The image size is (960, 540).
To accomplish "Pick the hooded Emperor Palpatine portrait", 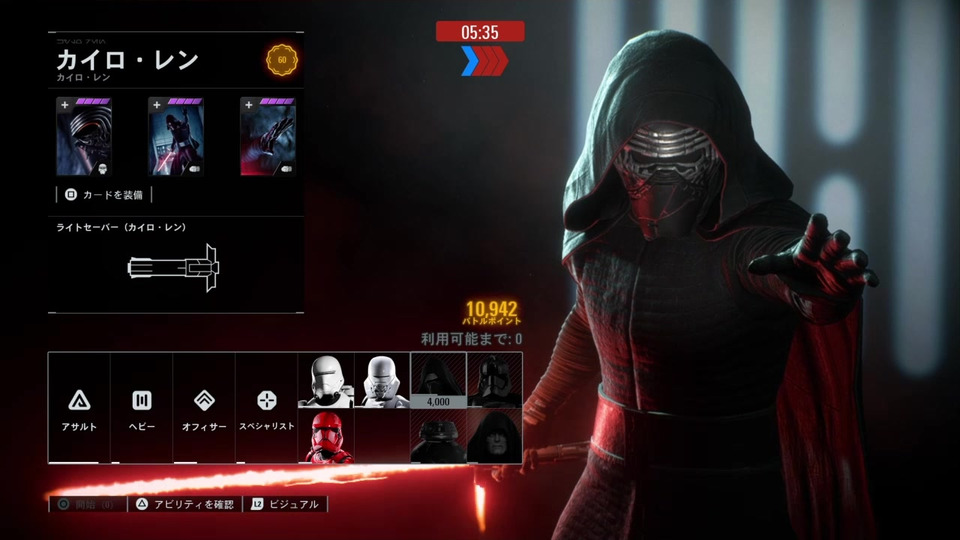I will pos(494,436).
